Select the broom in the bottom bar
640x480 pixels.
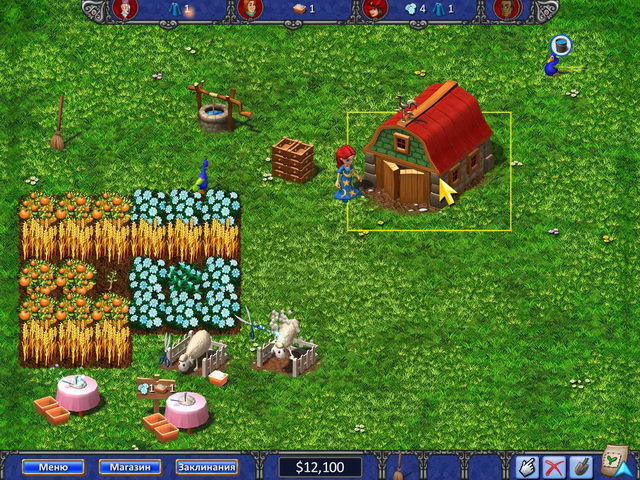(400, 466)
